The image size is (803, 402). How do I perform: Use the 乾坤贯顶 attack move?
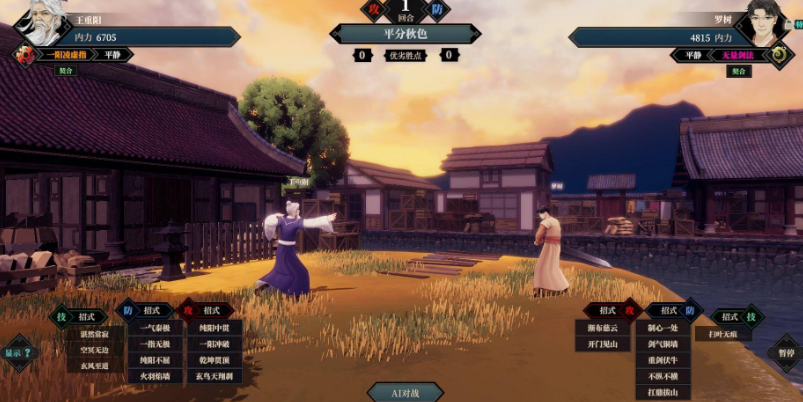click(x=214, y=359)
